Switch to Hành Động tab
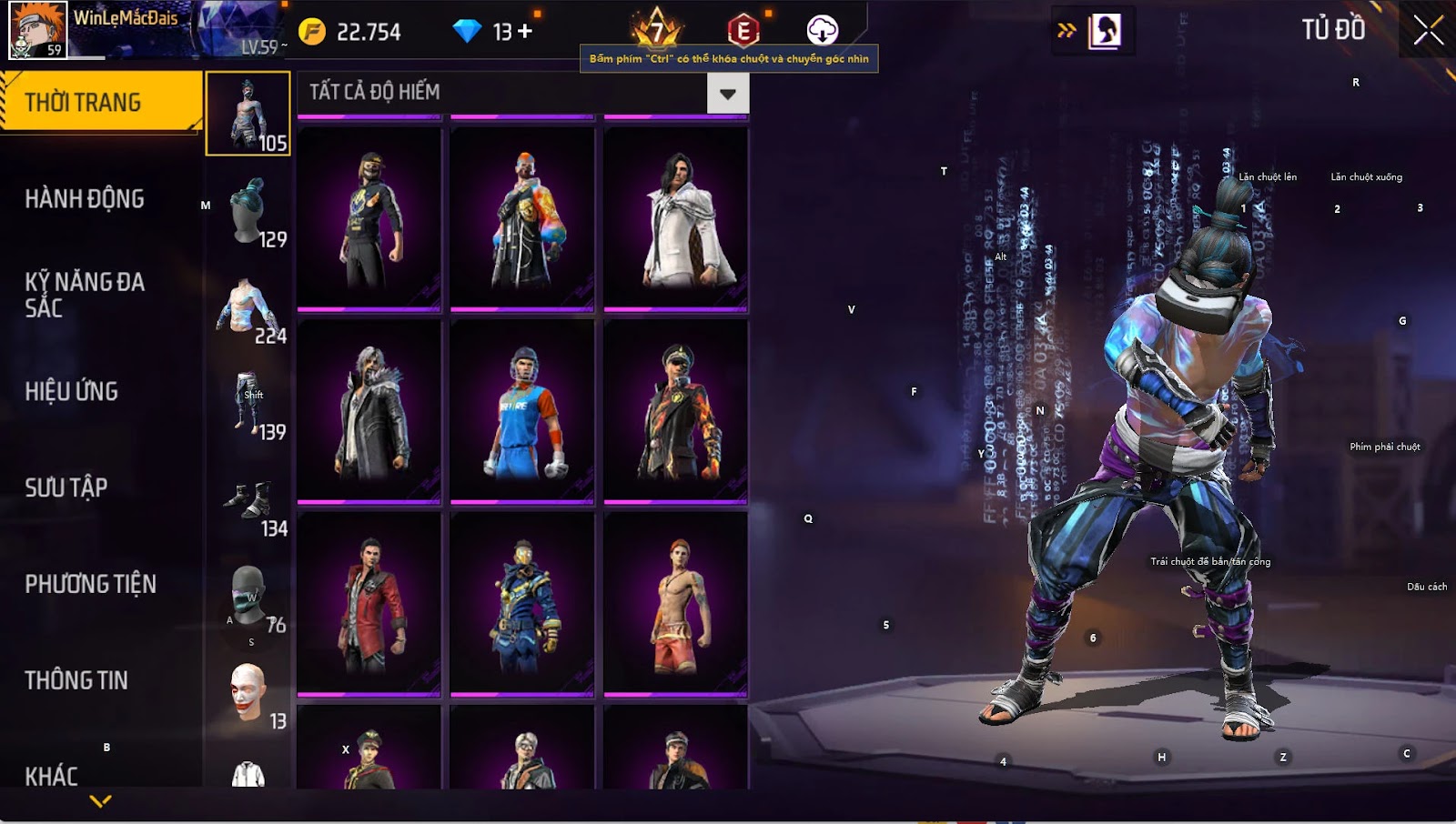 click(x=85, y=198)
